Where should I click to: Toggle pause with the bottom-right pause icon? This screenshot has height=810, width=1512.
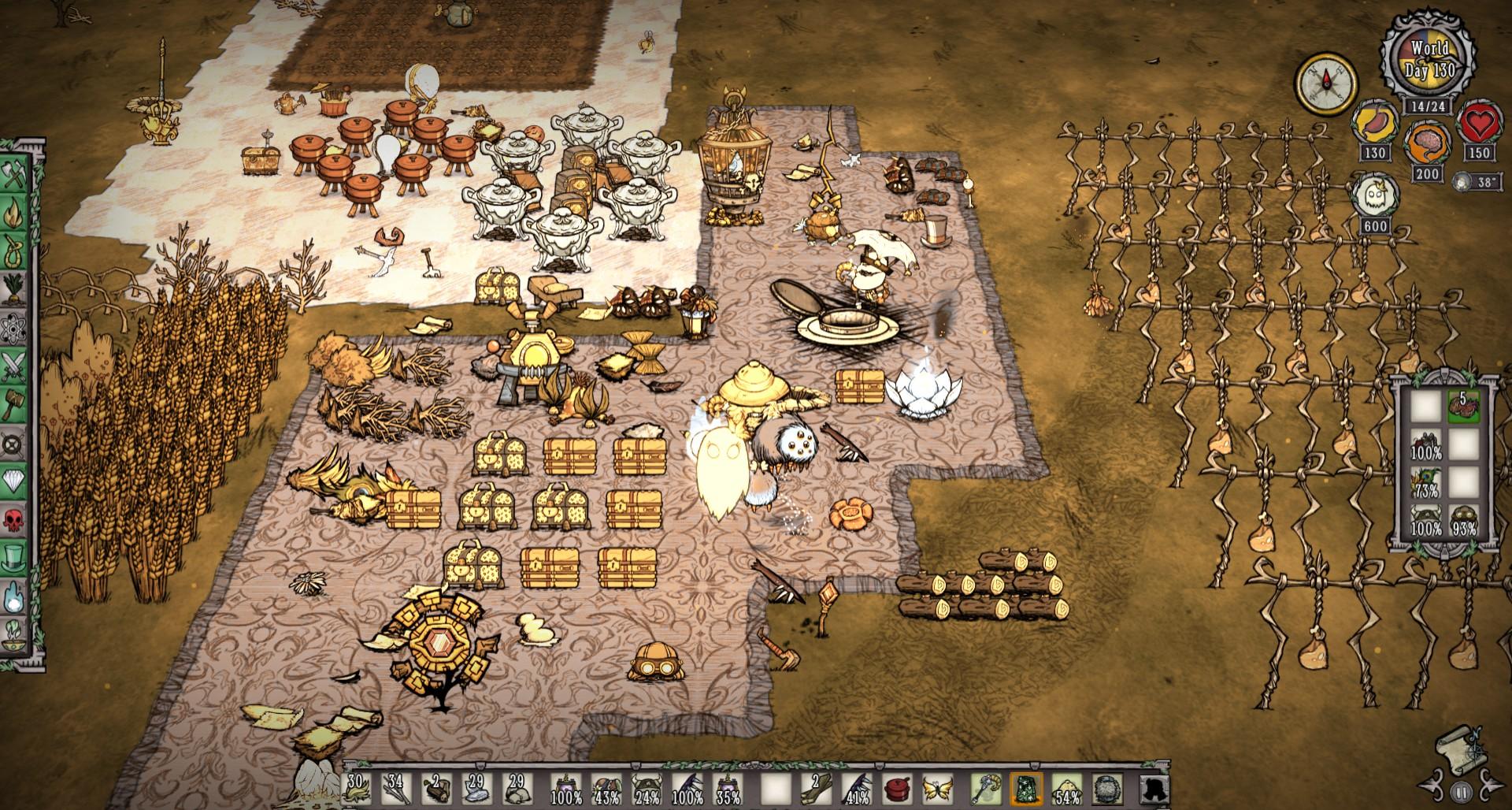1462,793
